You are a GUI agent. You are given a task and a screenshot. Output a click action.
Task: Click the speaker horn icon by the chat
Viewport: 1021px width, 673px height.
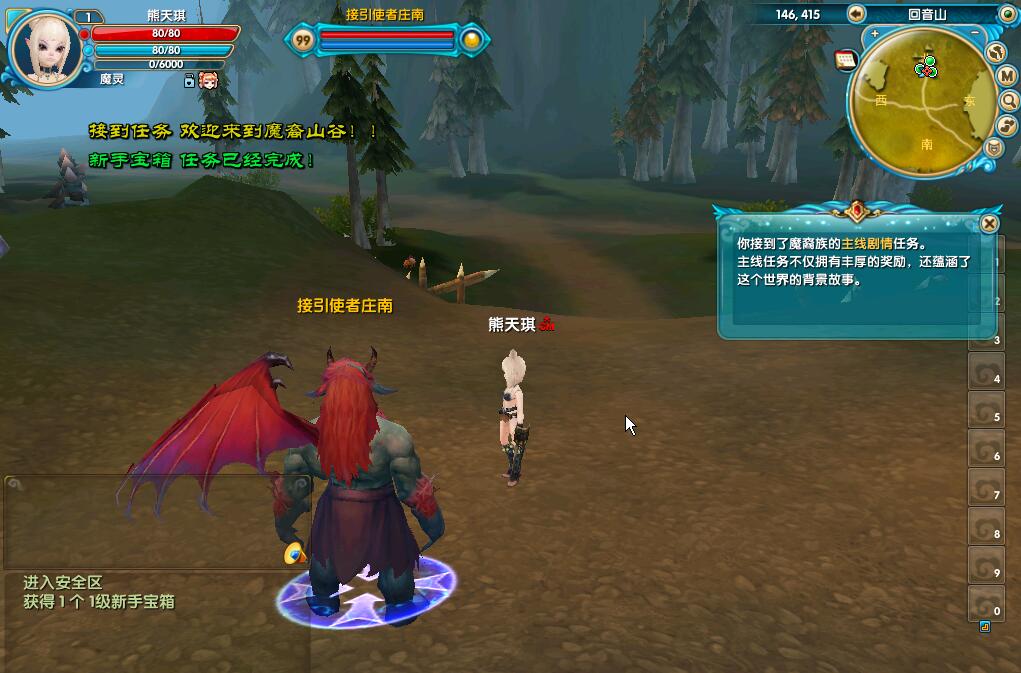[x=293, y=553]
